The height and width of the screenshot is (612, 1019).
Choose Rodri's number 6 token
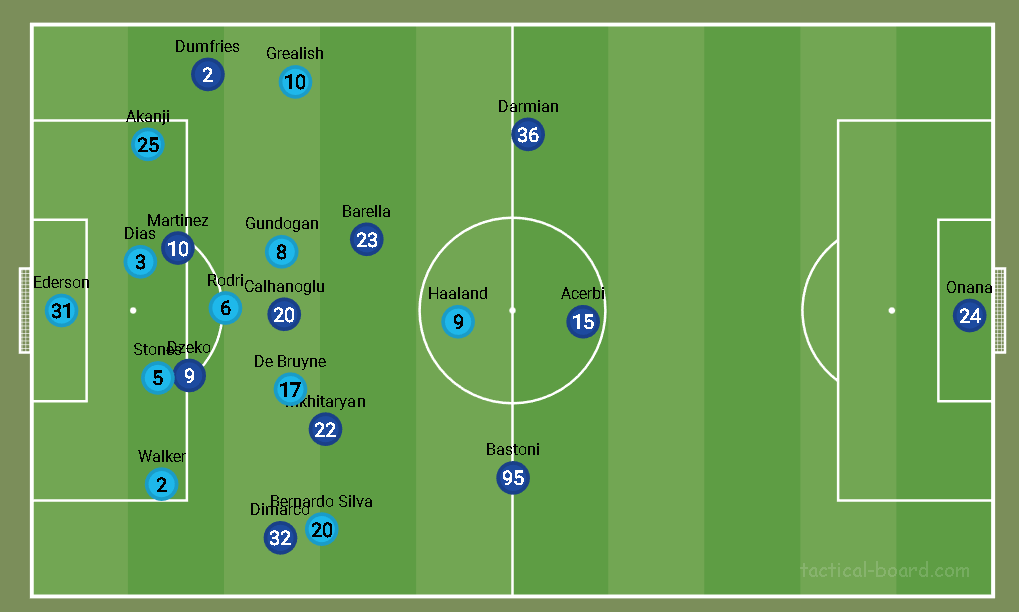click(225, 308)
